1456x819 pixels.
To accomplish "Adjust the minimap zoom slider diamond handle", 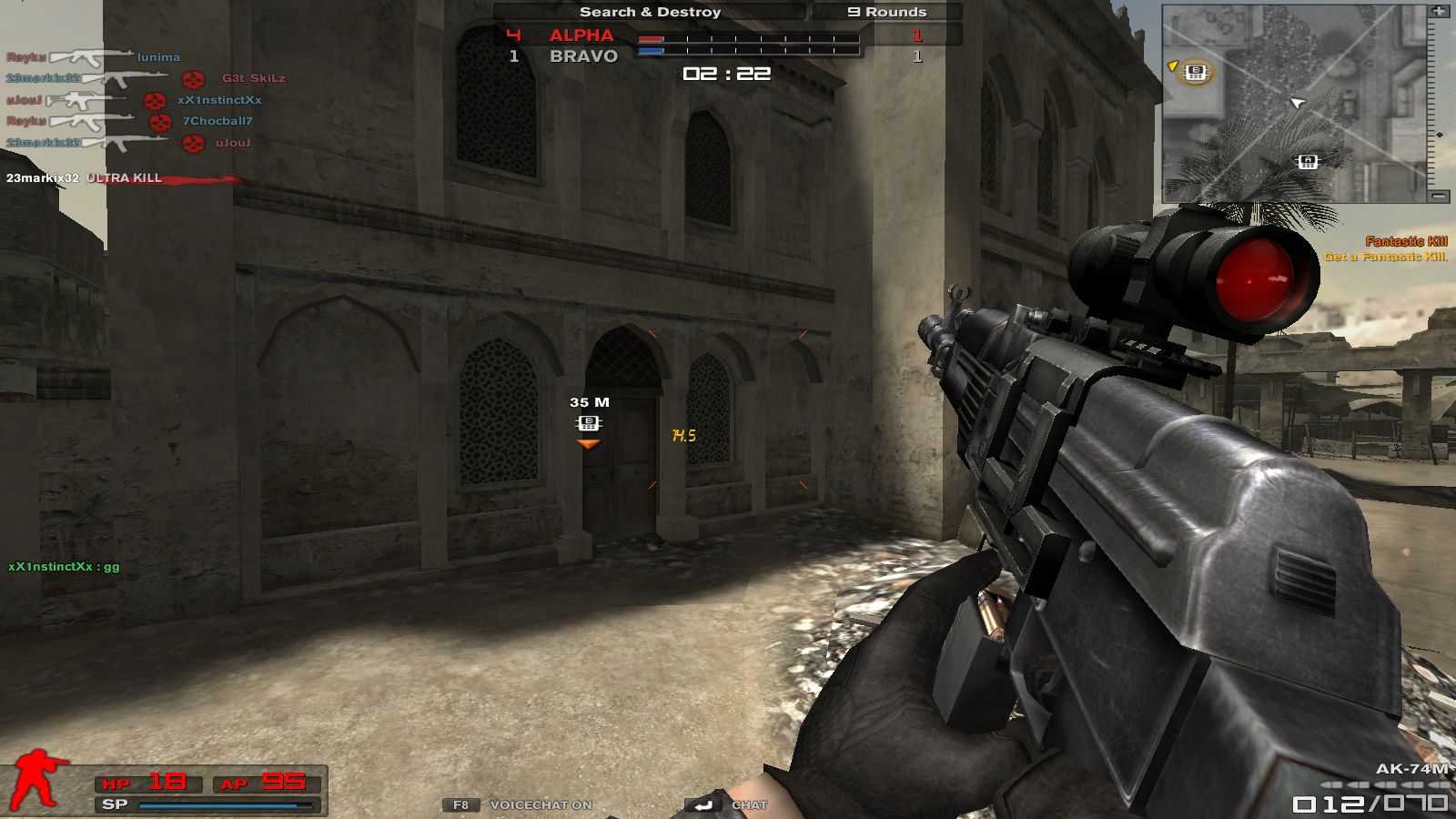I will (x=1439, y=135).
